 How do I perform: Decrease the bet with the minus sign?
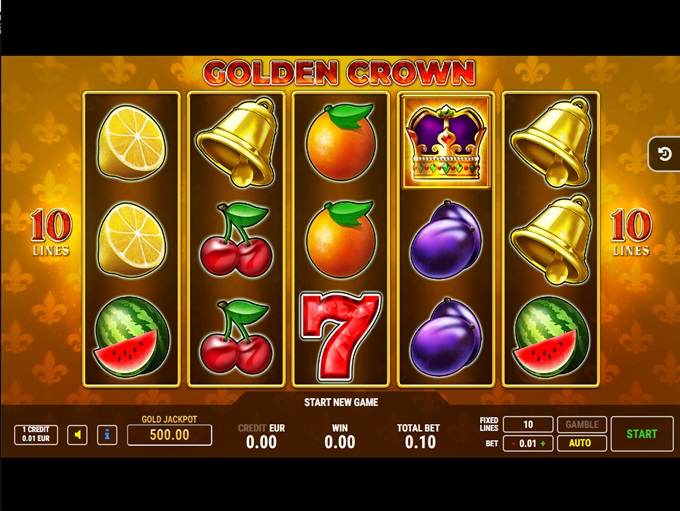pos(514,443)
